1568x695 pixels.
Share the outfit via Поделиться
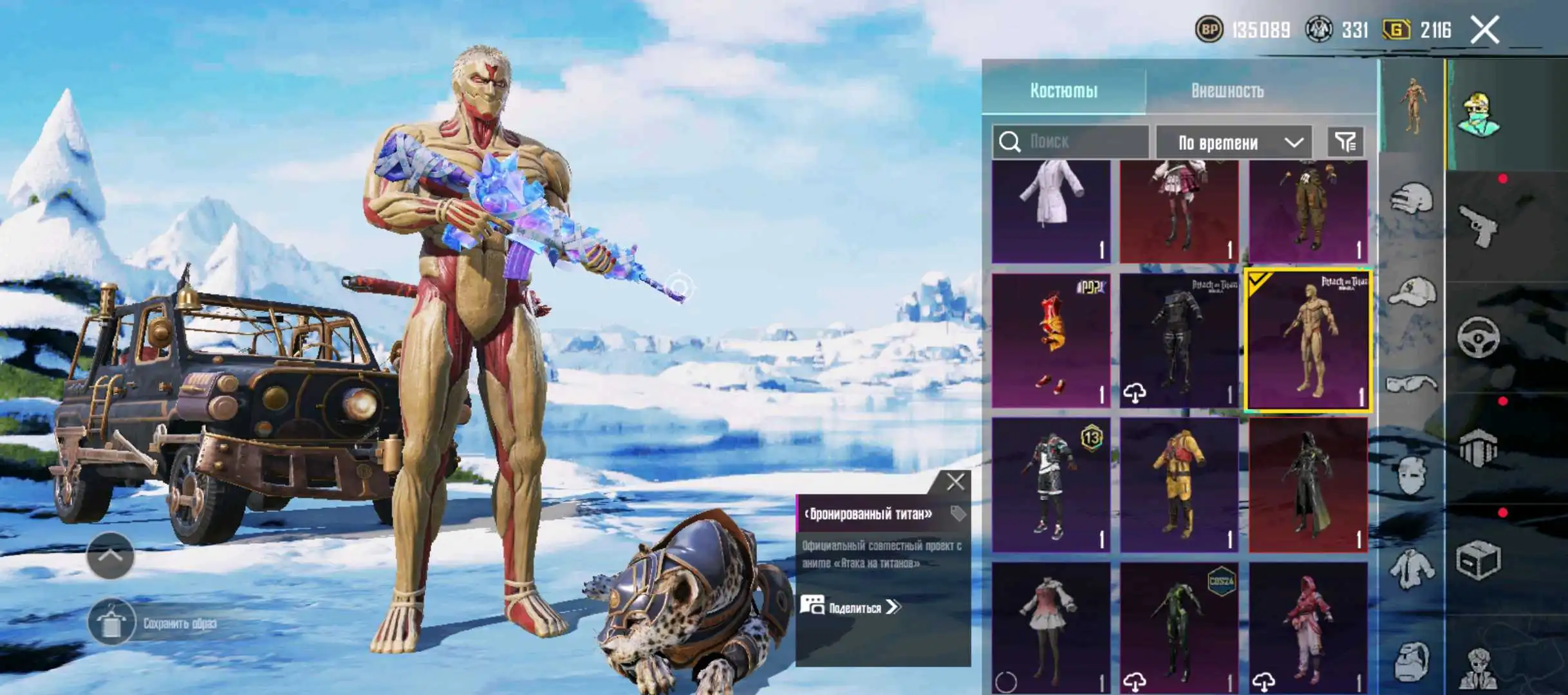tap(850, 607)
